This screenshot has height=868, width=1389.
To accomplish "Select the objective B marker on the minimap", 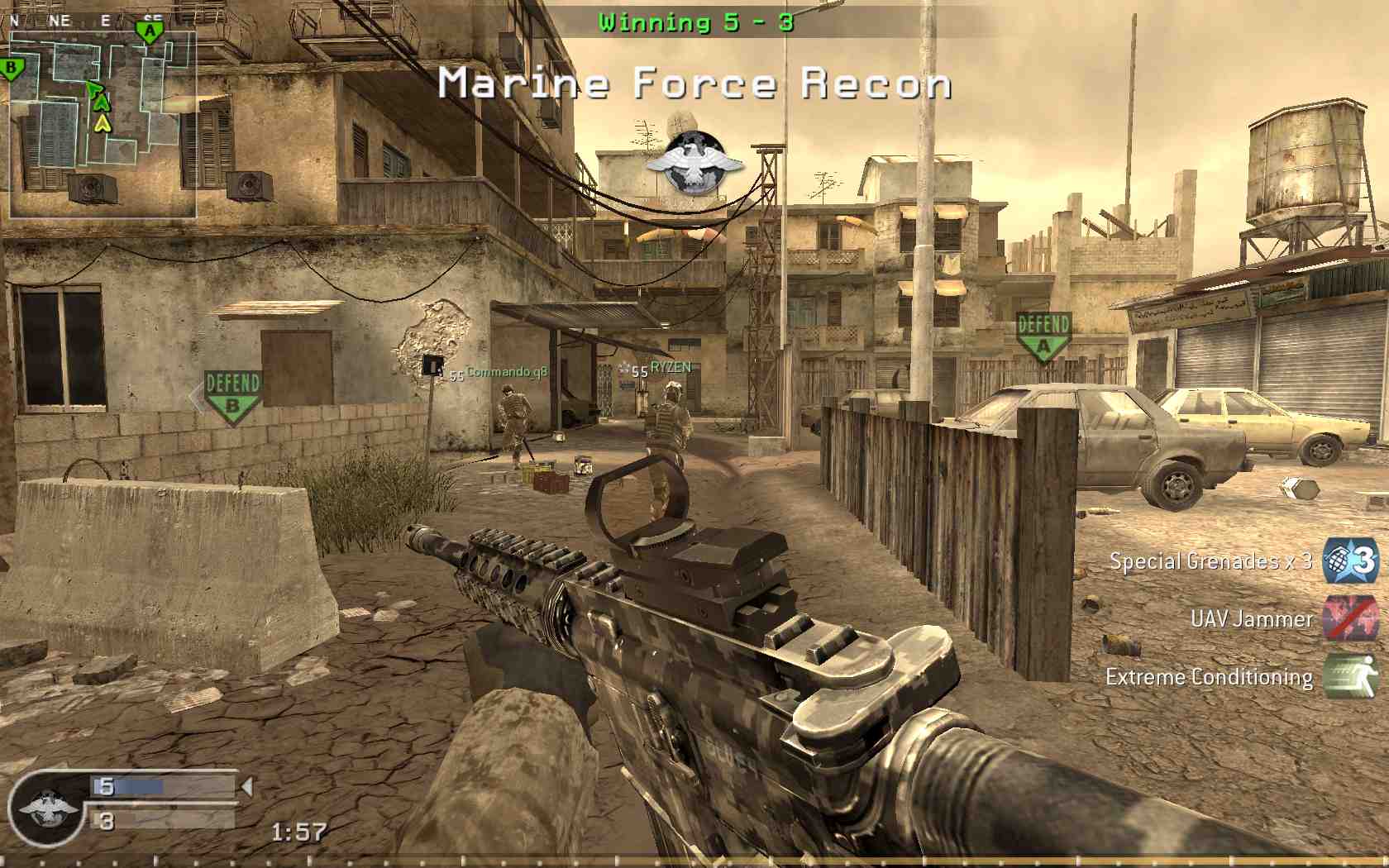I will [x=12, y=66].
